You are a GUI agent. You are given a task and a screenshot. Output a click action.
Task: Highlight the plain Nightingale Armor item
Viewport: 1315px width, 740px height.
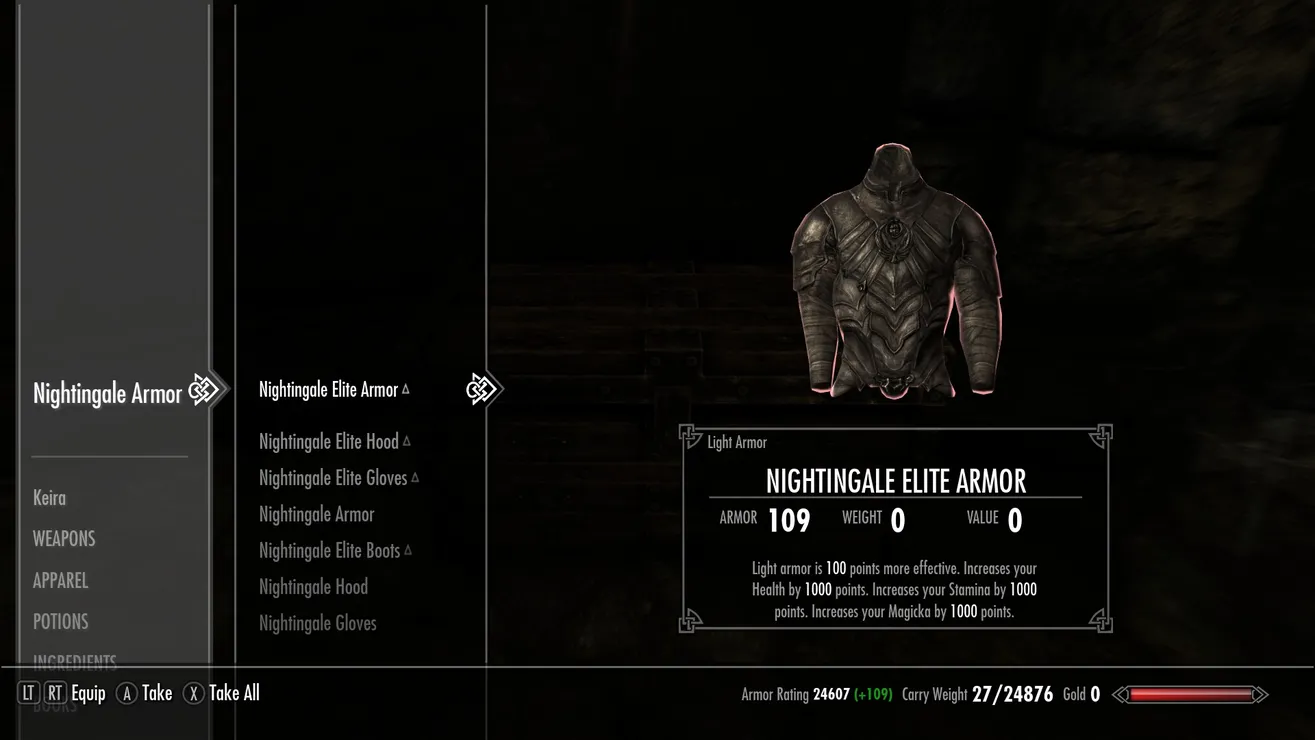[316, 514]
